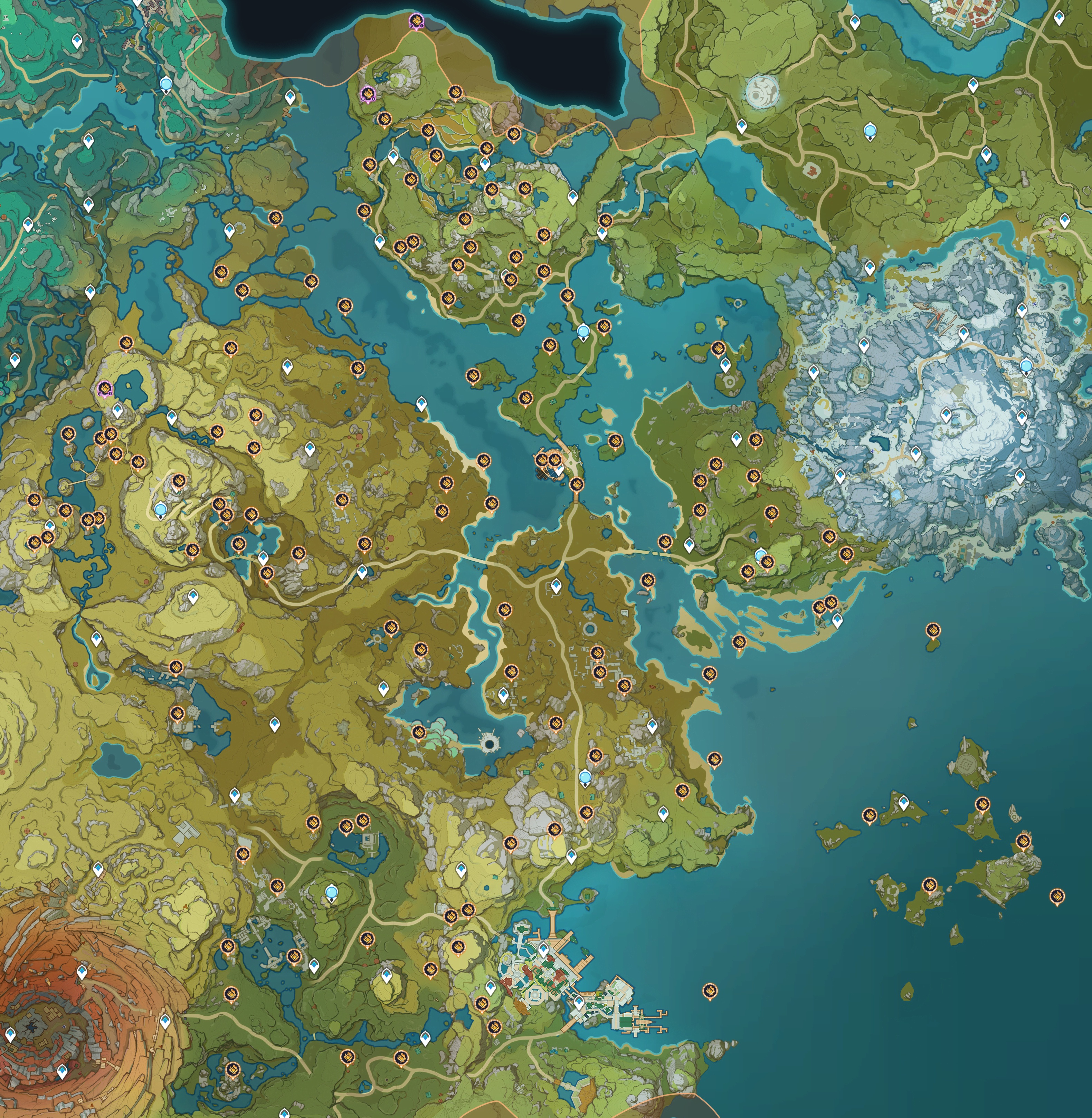This screenshot has height=1118, width=1092.
Task: Select purple-ringed marker at the dark void's edge
Action: 416,21
